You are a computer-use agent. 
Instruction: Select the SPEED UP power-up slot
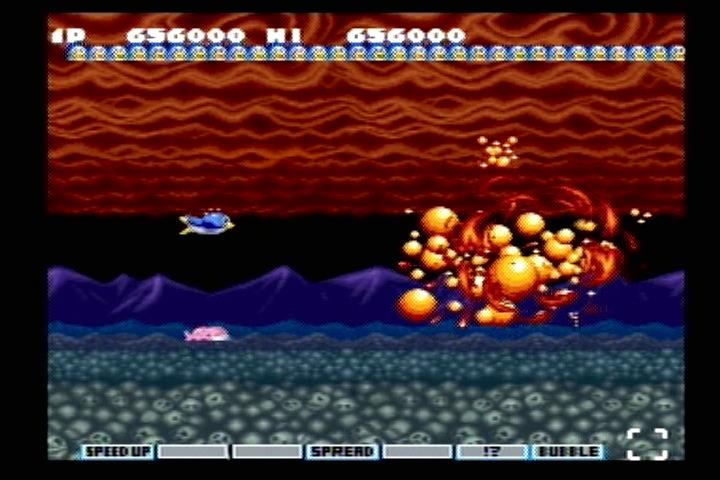coord(117,452)
